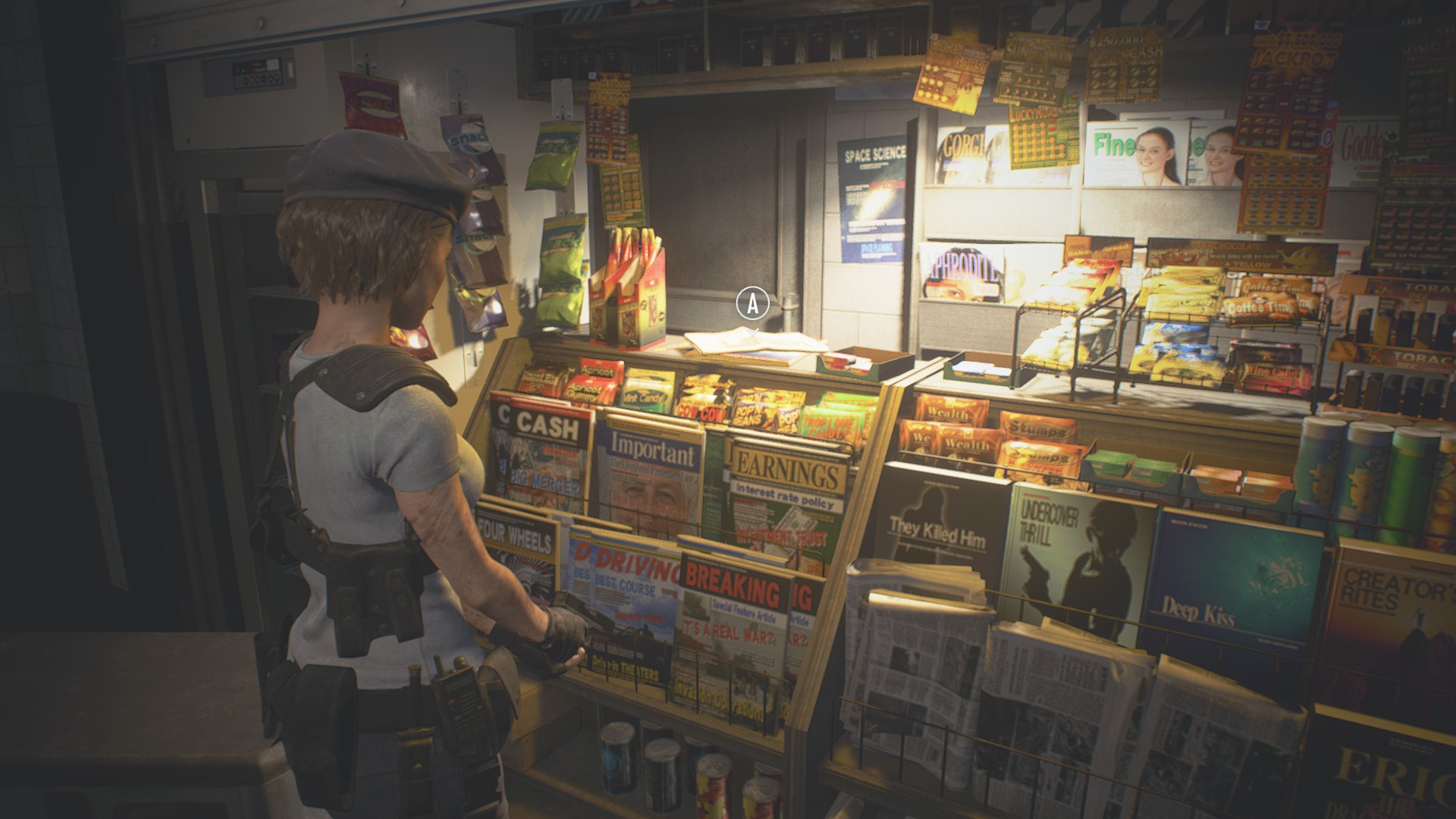This screenshot has width=1456, height=819.
Task: Pick up the Important newspaper
Action: [x=655, y=470]
